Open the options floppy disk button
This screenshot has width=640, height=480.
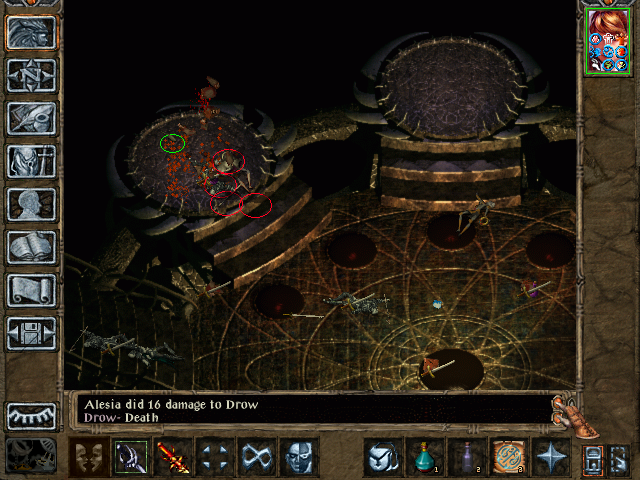pyautogui.click(x=31, y=333)
